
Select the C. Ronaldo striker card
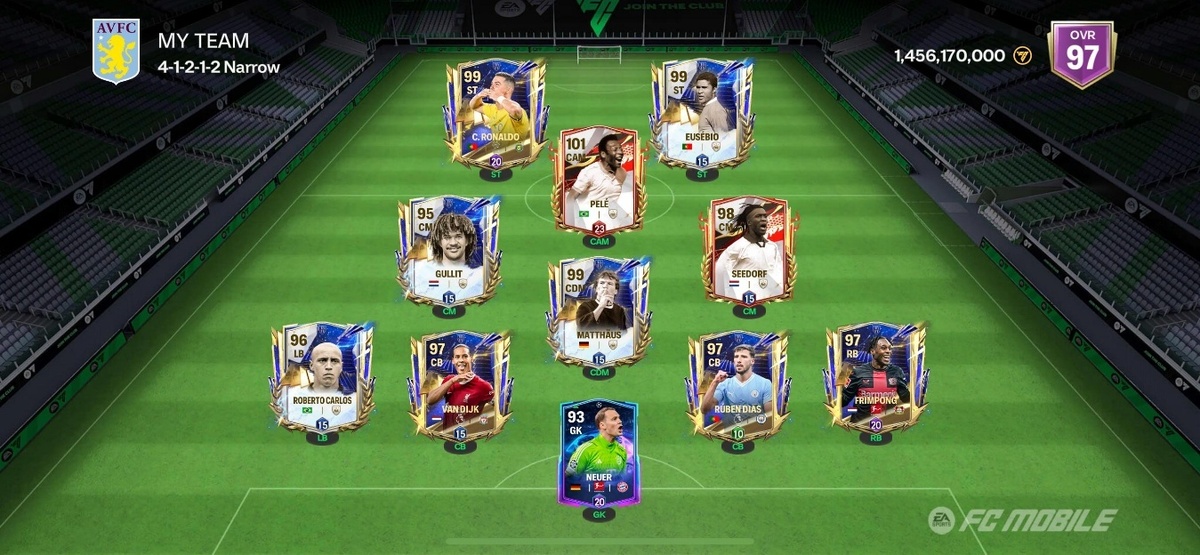[495, 112]
